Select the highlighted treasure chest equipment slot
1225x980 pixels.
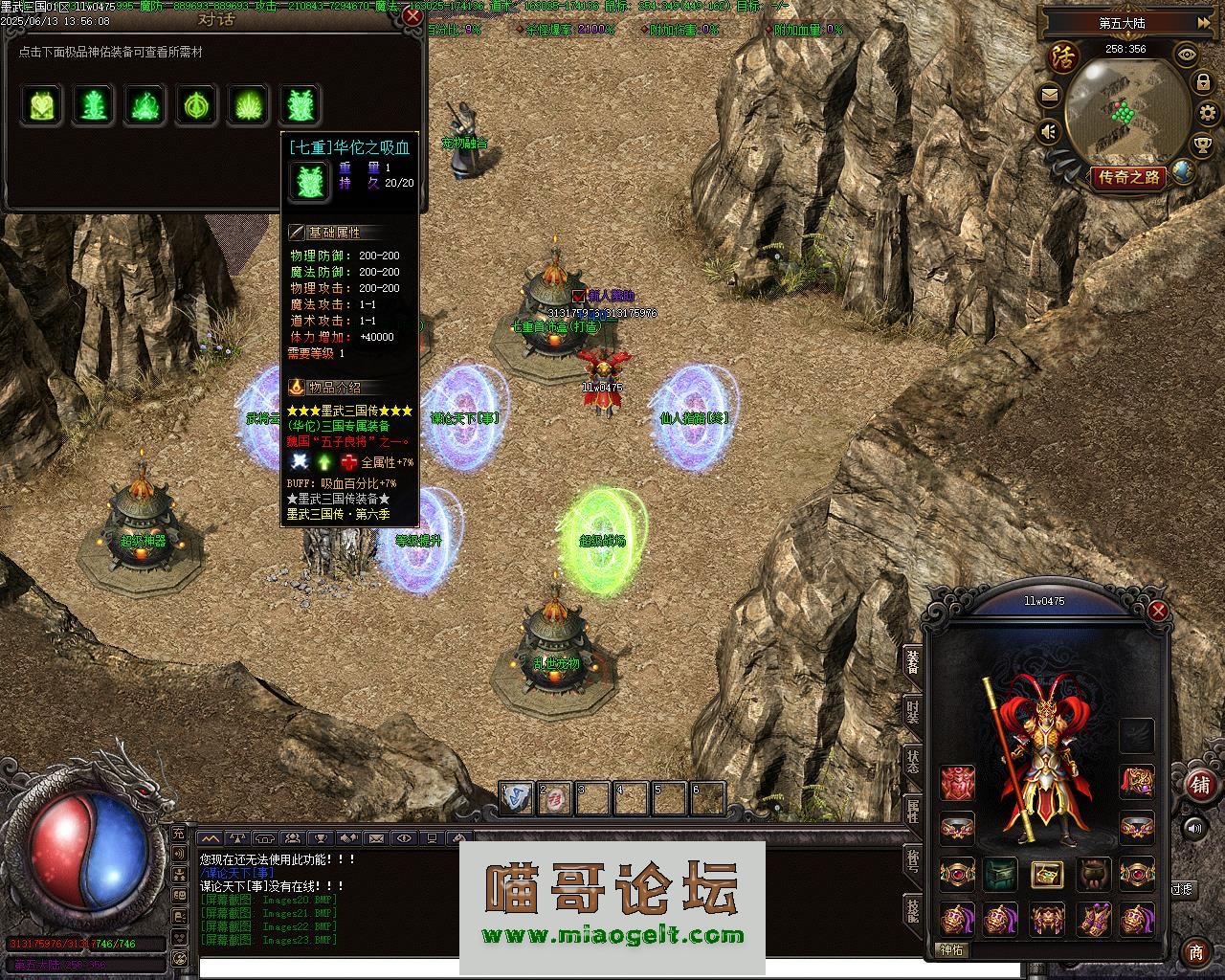point(1046,874)
